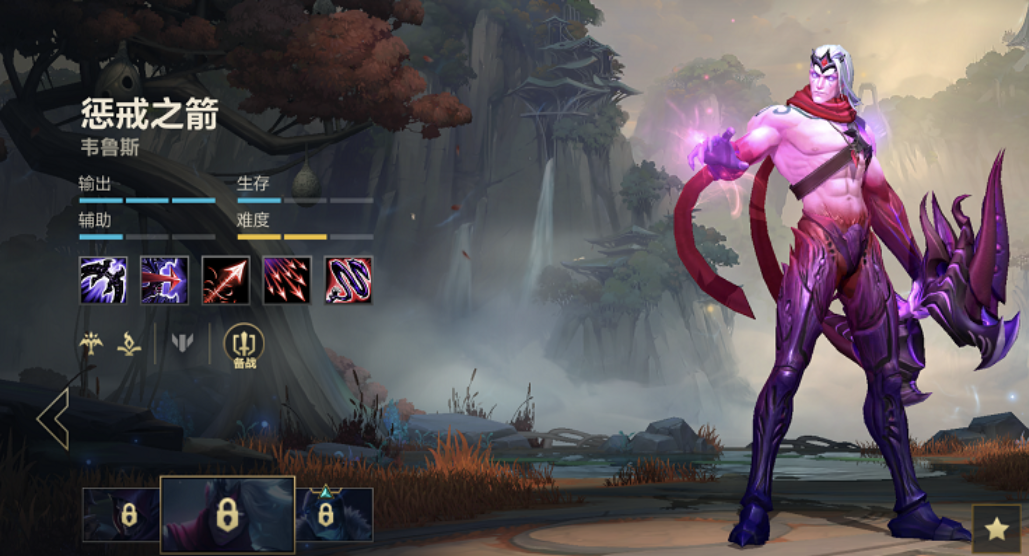Image resolution: width=1029 pixels, height=556 pixels.
Task: Choose the large highlighted locked skin thumbnail
Action: (x=227, y=515)
